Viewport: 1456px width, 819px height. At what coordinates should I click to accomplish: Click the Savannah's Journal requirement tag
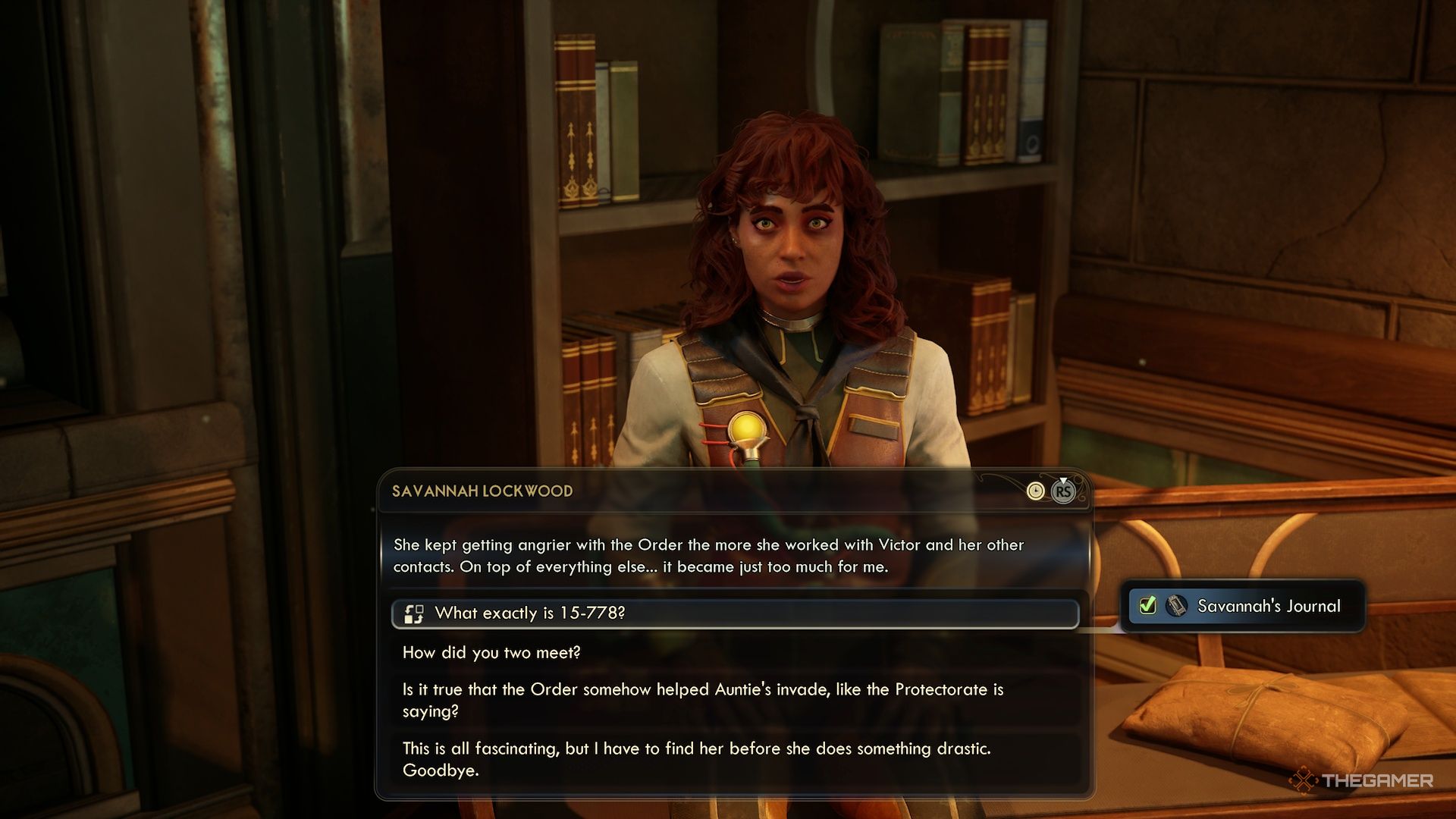pyautogui.click(x=1244, y=606)
